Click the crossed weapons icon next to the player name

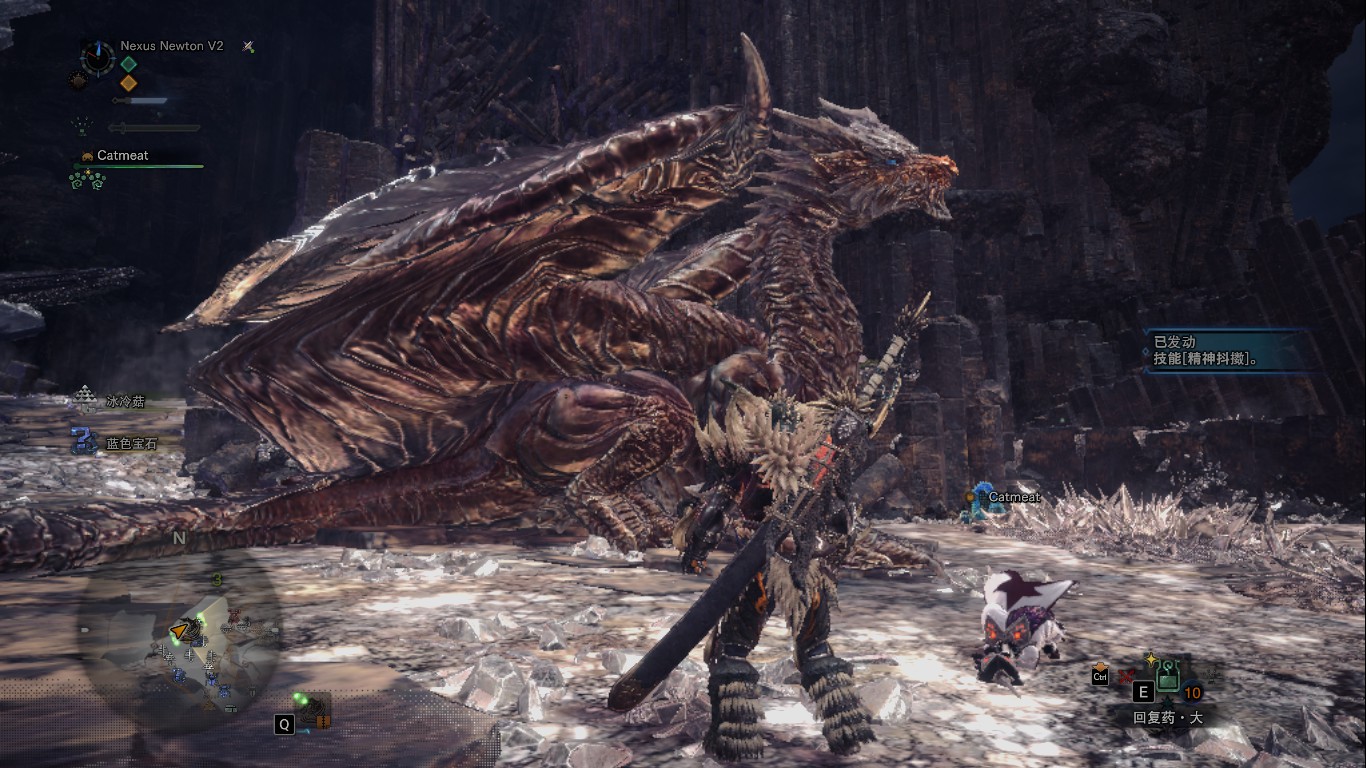point(248,46)
